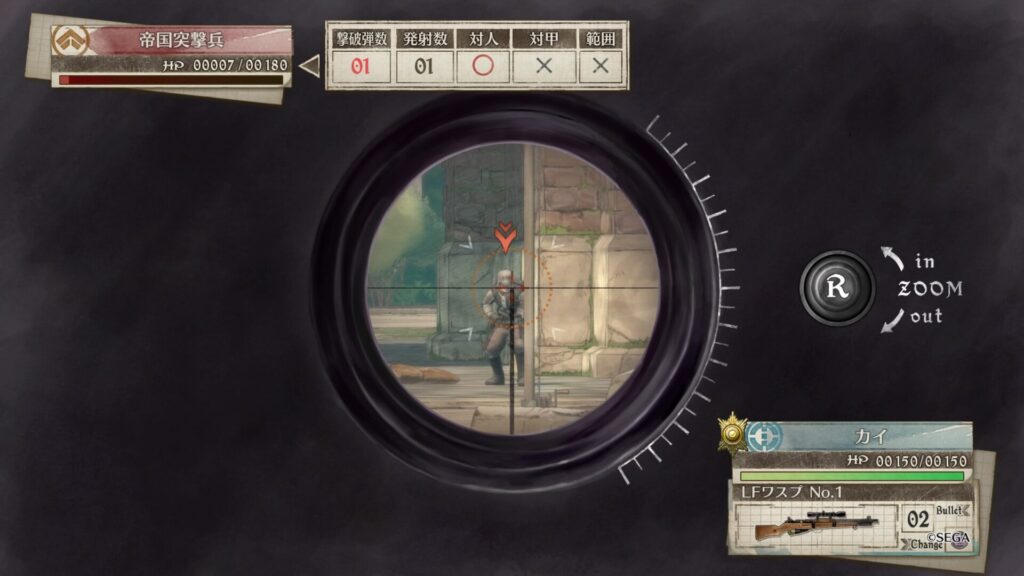1024x576 pixels.
Task: Click the Change weapon label
Action: click(926, 545)
